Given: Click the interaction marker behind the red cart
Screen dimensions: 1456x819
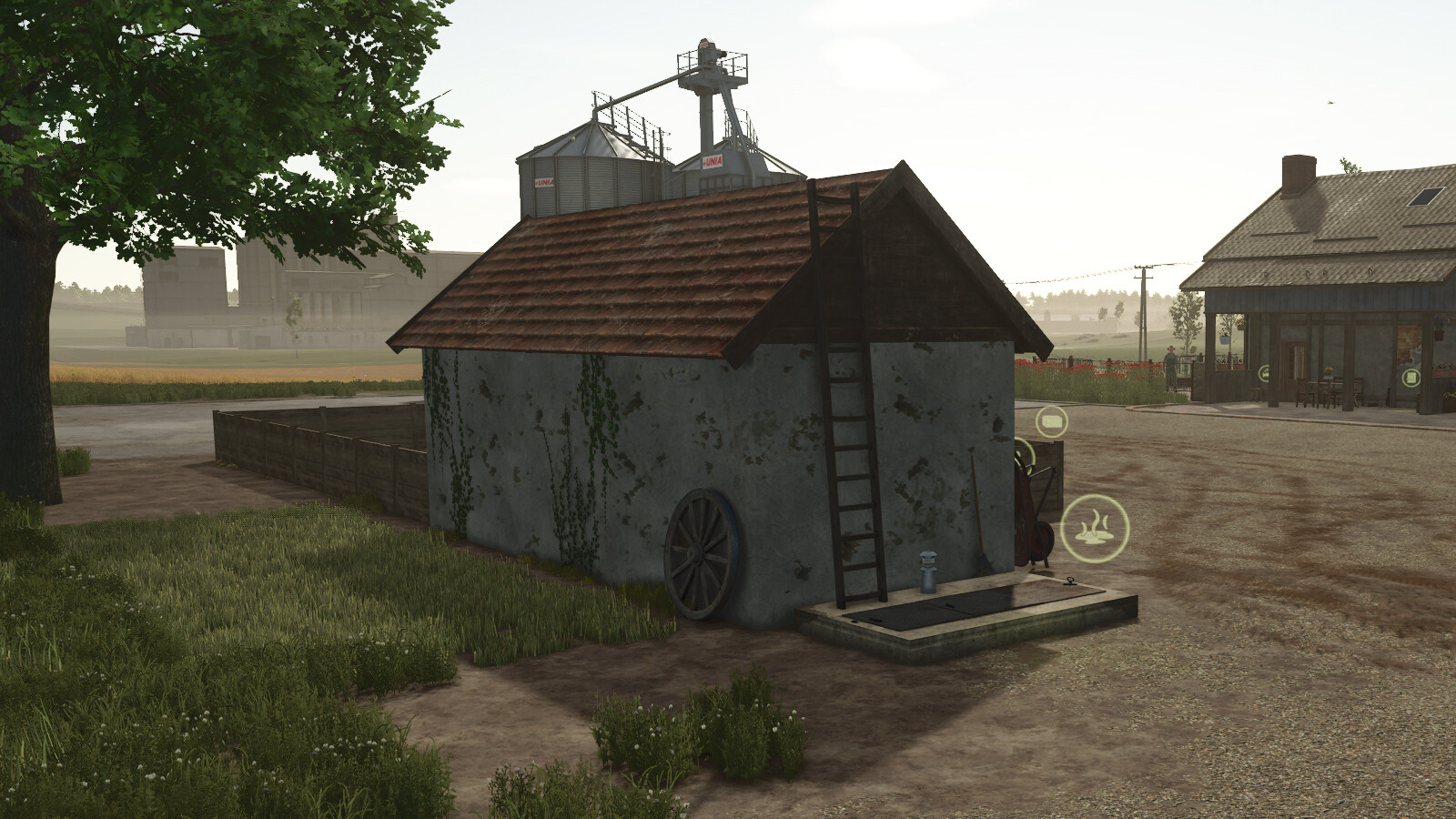Looking at the screenshot, I should [x=1024, y=455].
